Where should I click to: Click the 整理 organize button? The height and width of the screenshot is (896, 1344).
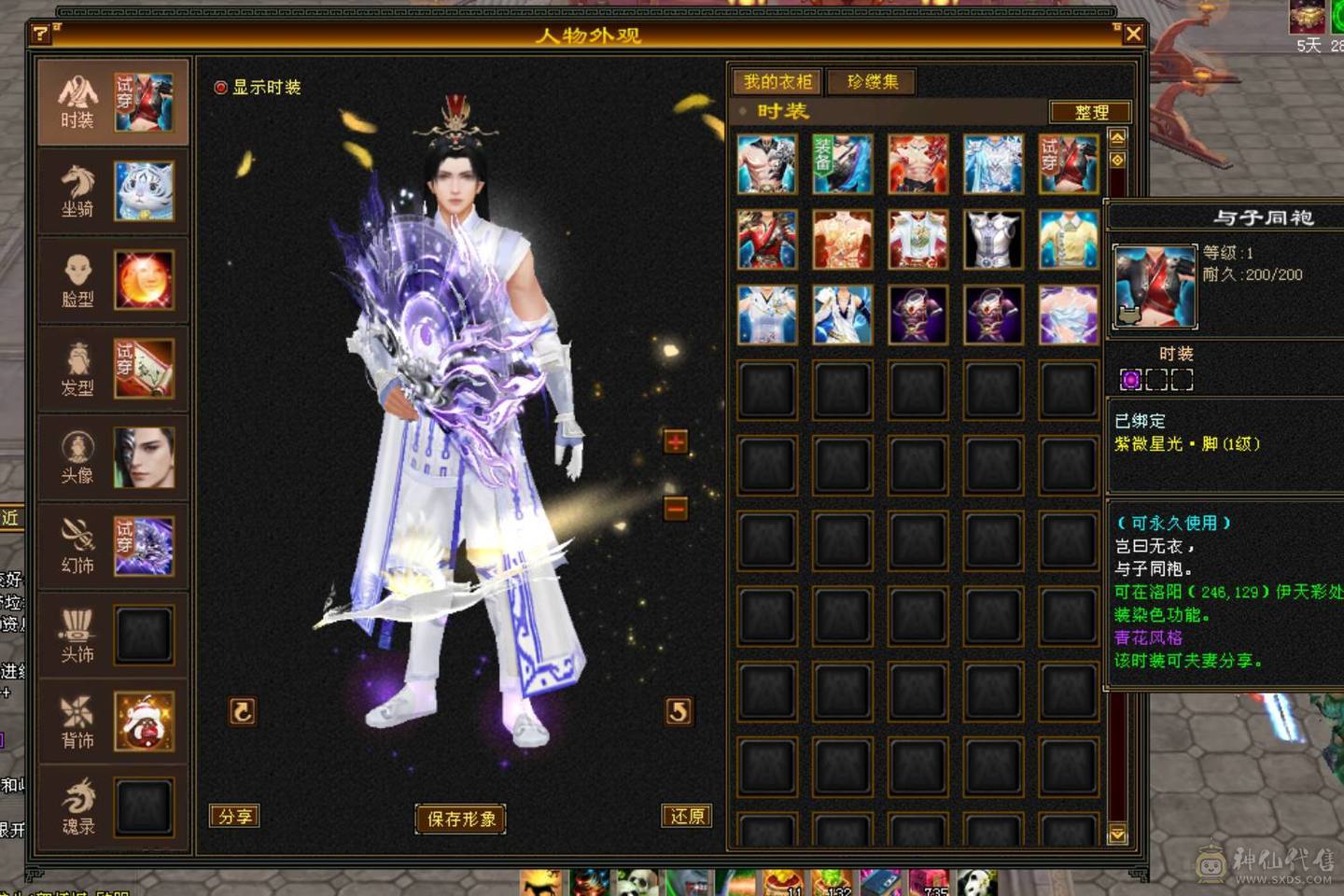(x=1092, y=112)
